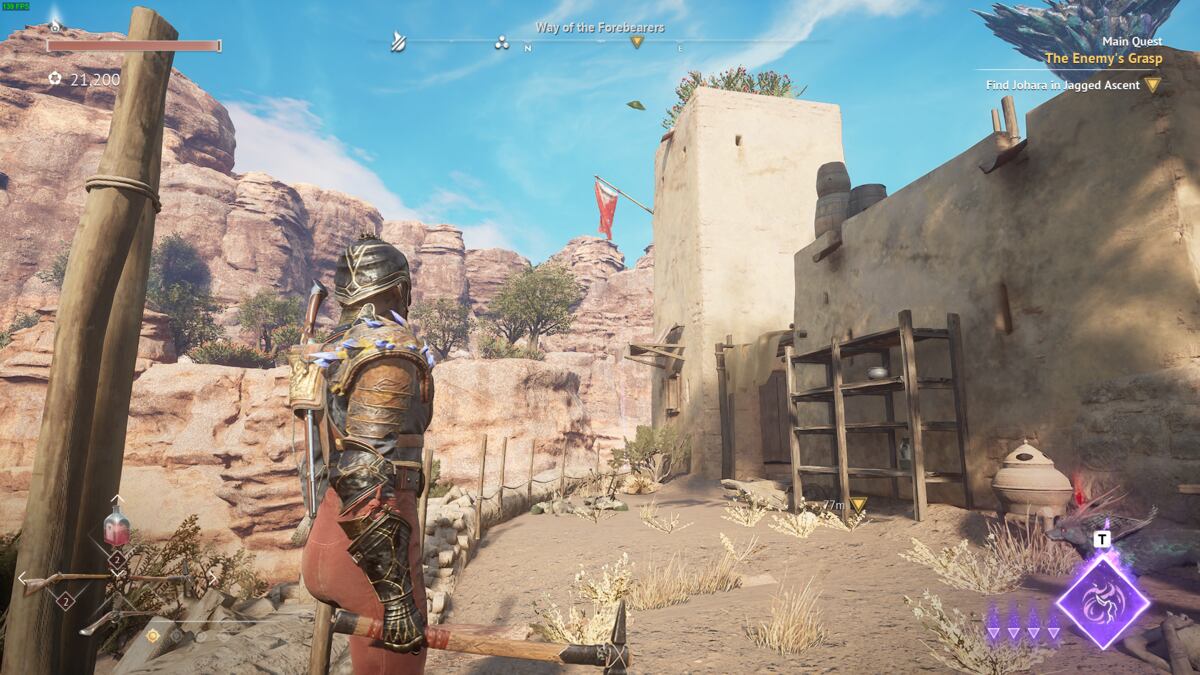The width and height of the screenshot is (1200, 675).
Task: Activate the purple diamond companion ability
Action: pyautogui.click(x=1102, y=600)
